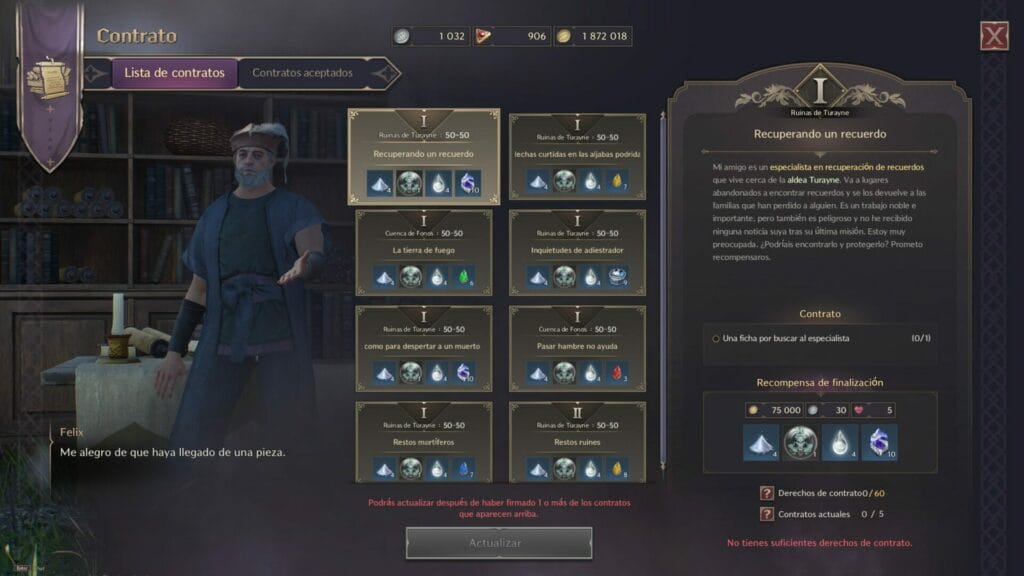Inspect the purple crystal reward in Recompensa de finalización
Image resolution: width=1024 pixels, height=576 pixels.
[880, 442]
